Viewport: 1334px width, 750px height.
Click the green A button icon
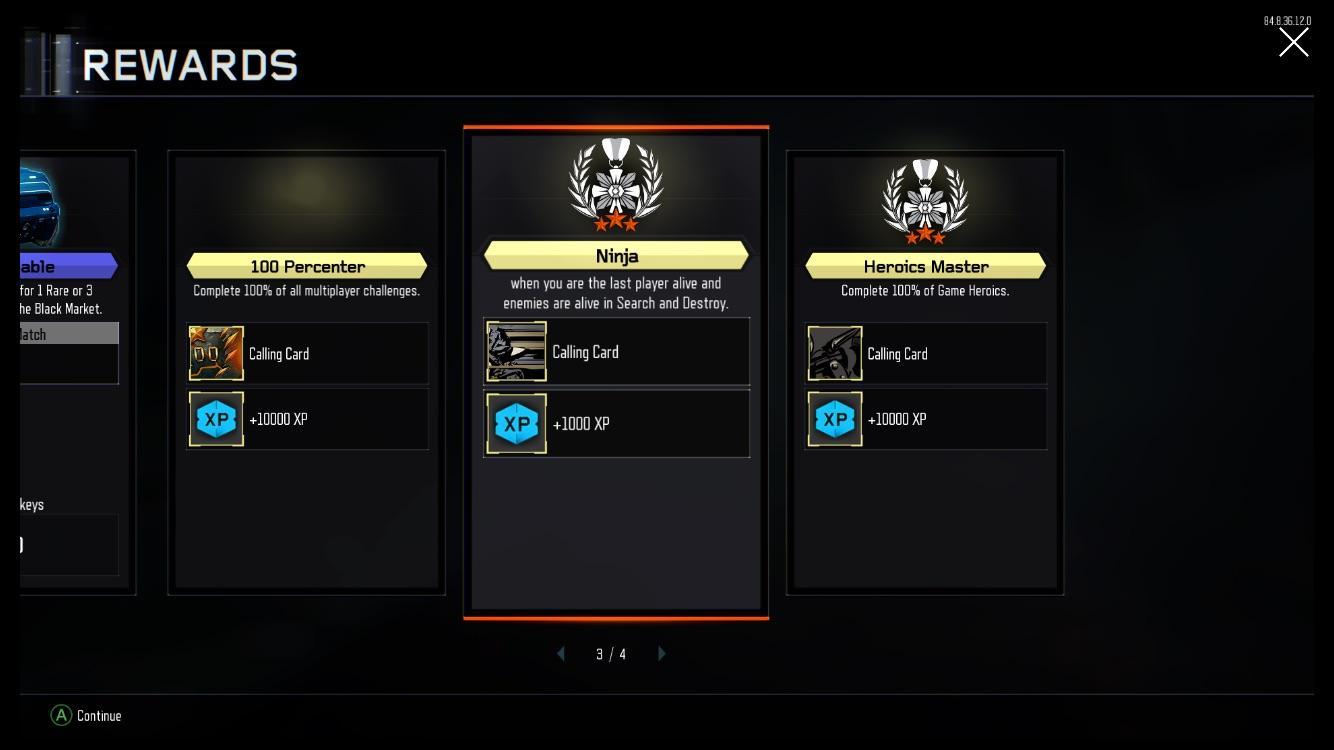(x=61, y=716)
